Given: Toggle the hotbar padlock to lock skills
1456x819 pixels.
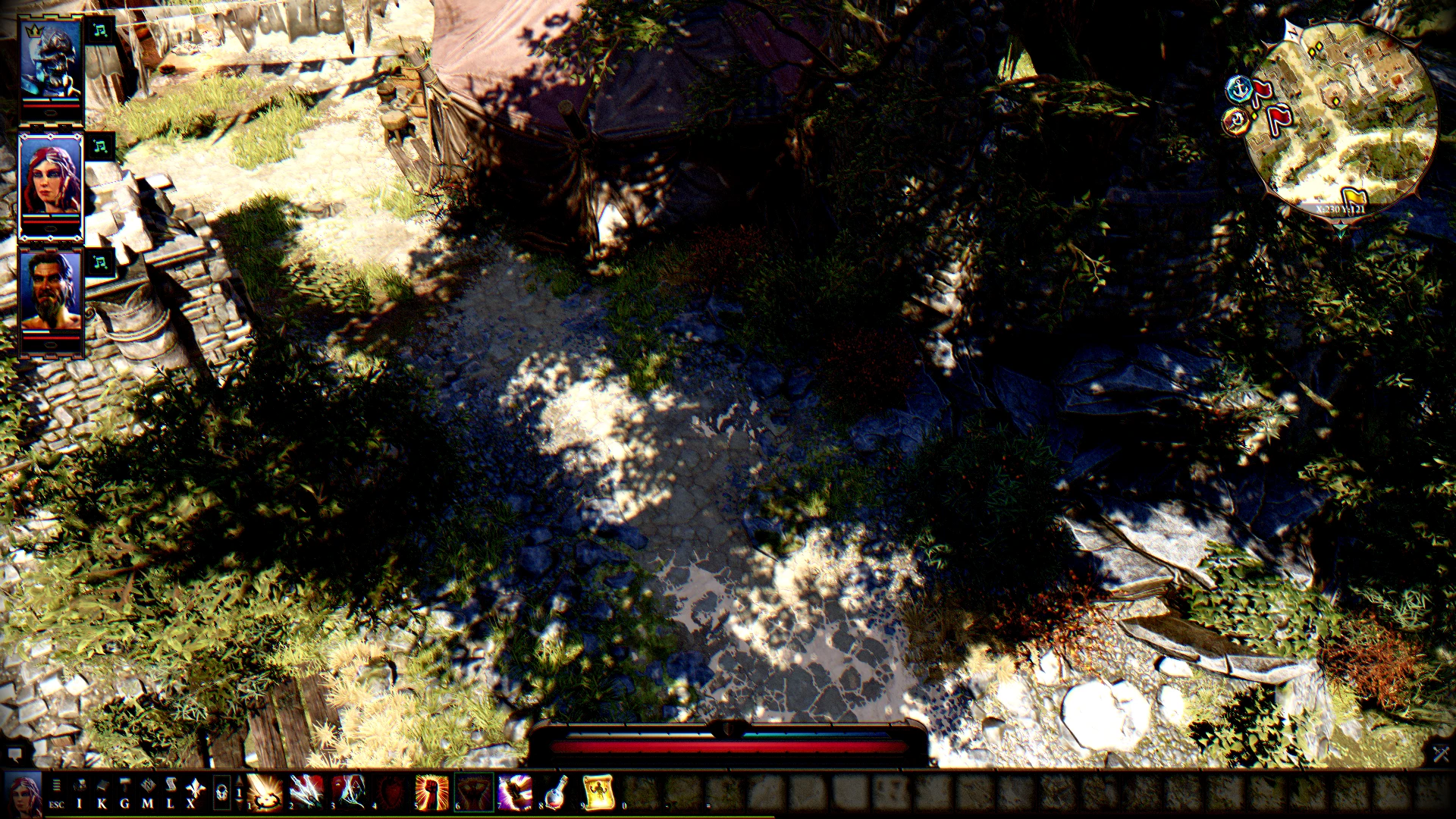Looking at the screenshot, I should pos(223,792).
